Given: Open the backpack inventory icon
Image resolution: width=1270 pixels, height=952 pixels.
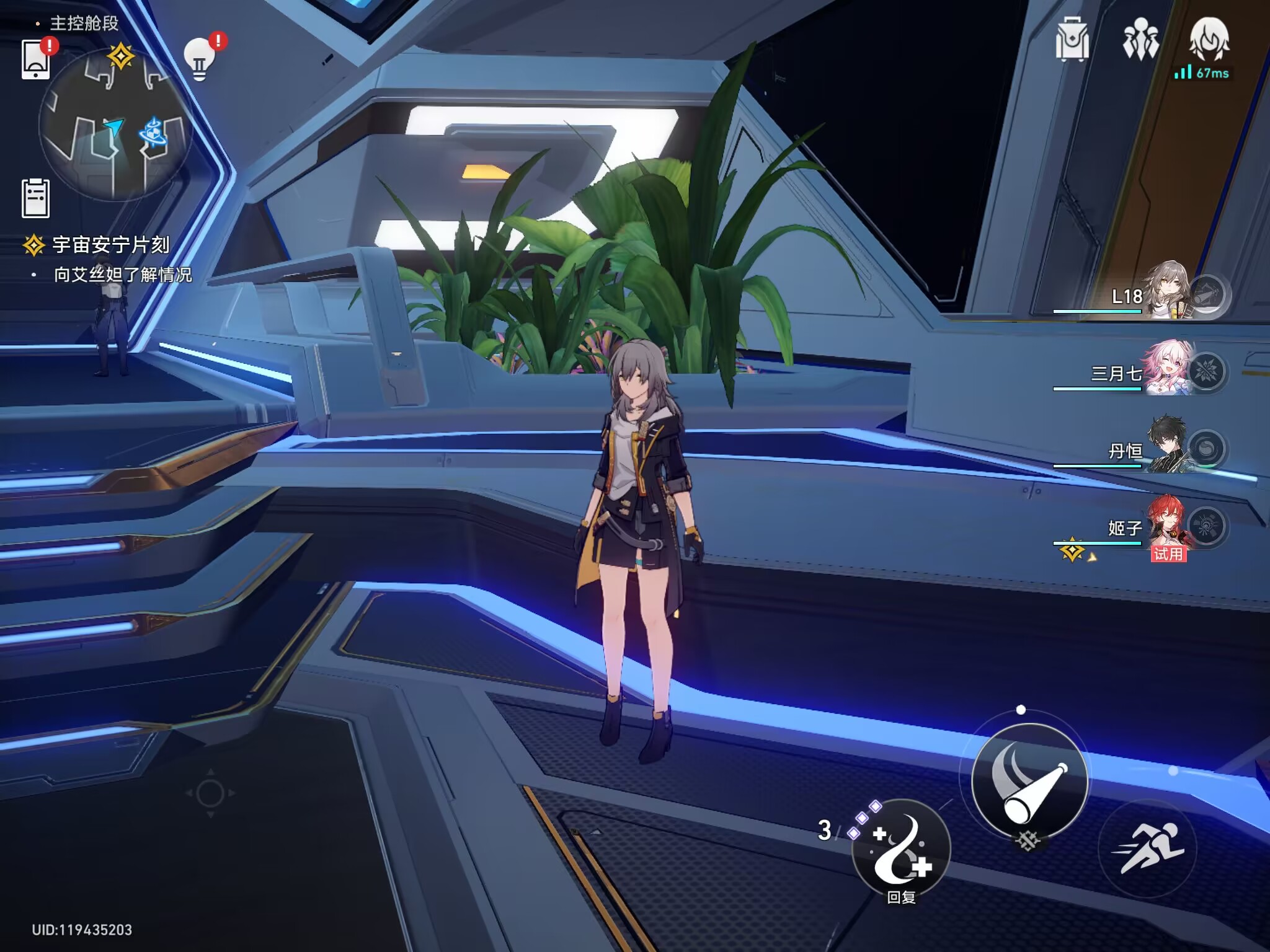Looking at the screenshot, I should (x=1072, y=40).
